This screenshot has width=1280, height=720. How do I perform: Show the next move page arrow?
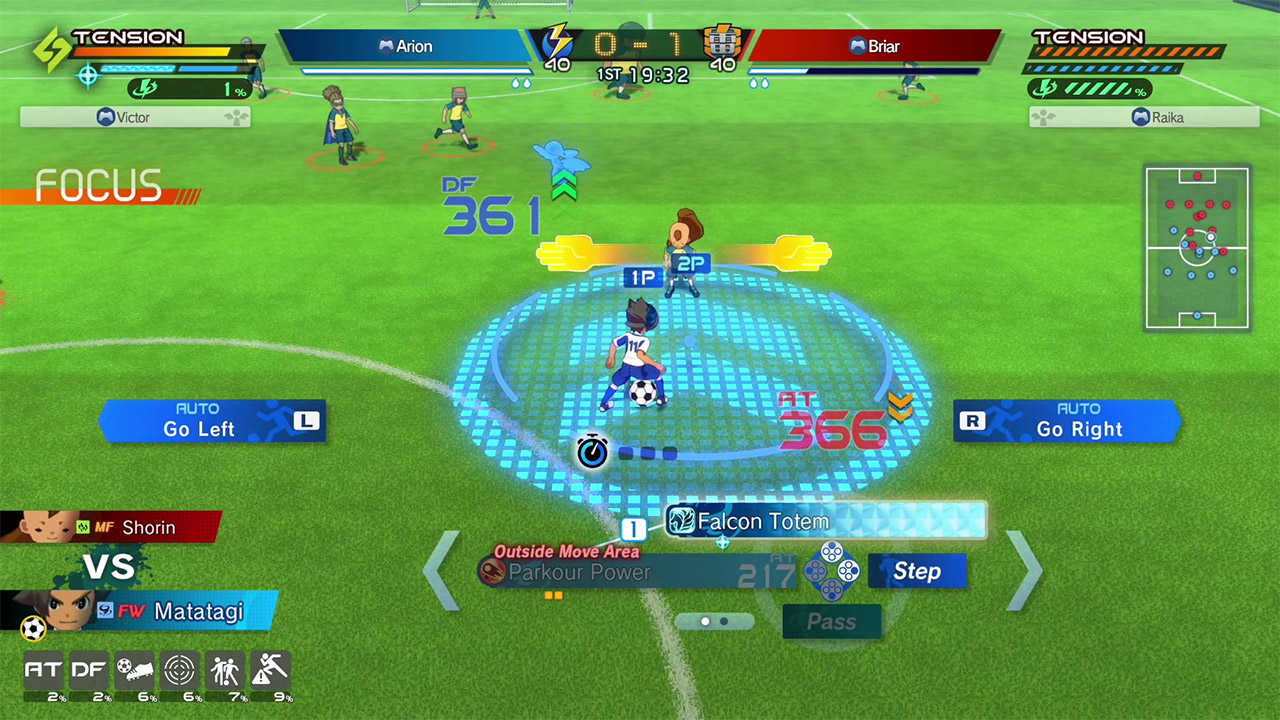point(1023,571)
